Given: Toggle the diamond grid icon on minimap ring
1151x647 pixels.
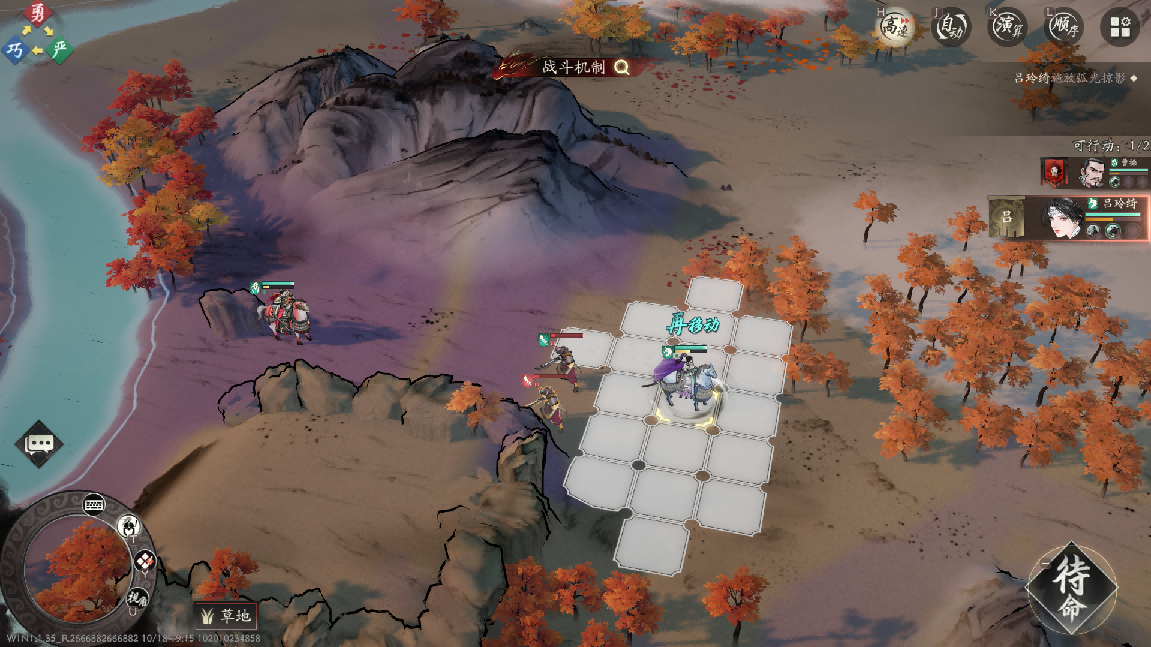Looking at the screenshot, I should pos(145,560).
